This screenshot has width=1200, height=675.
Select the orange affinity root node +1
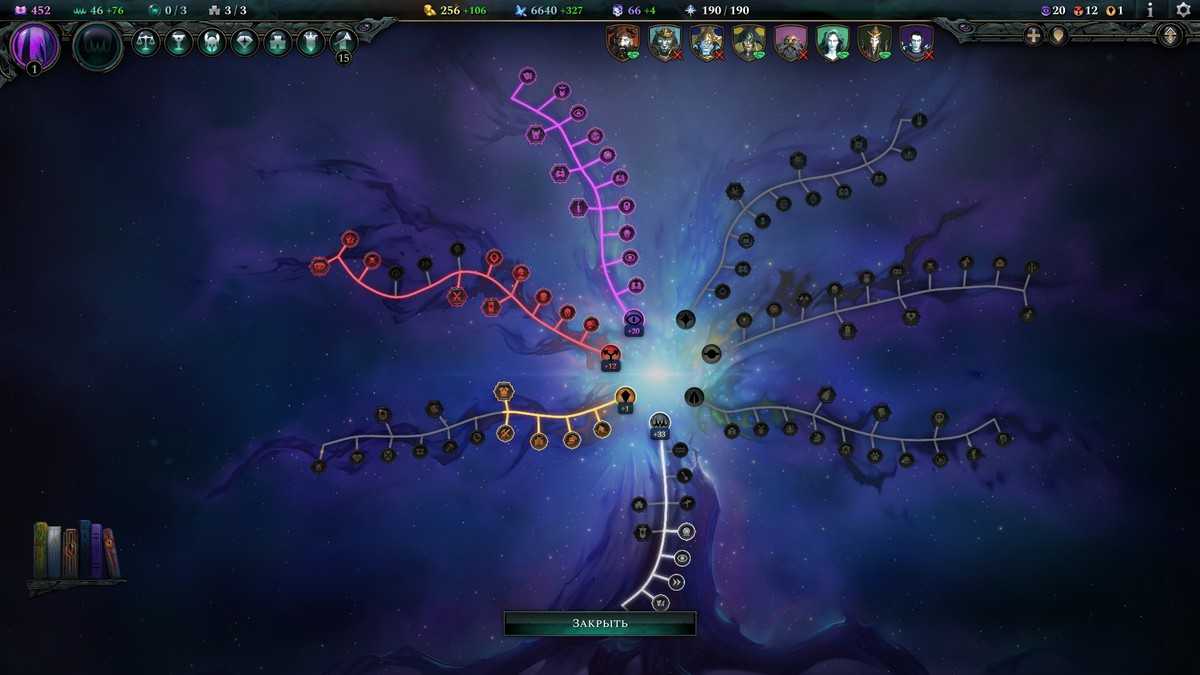[625, 396]
